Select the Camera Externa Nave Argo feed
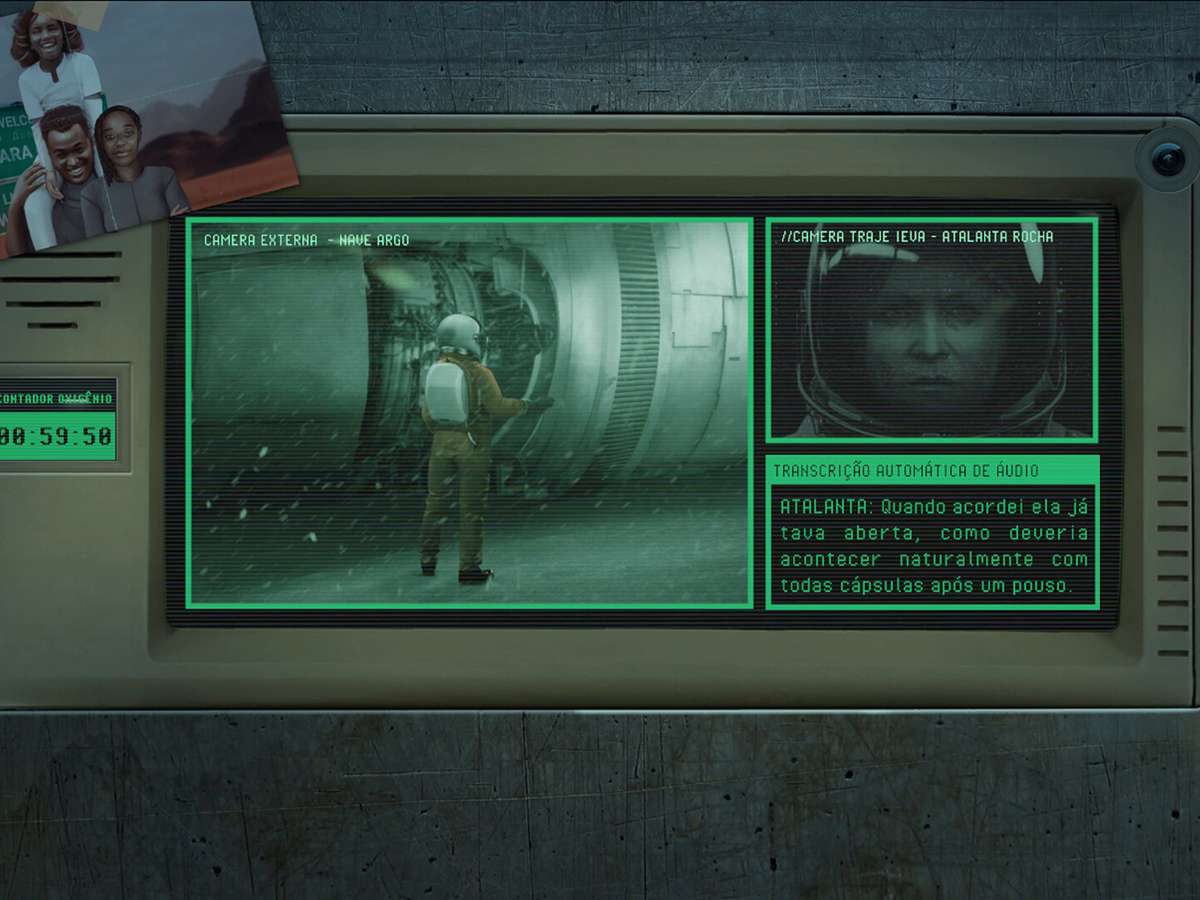 click(469, 412)
